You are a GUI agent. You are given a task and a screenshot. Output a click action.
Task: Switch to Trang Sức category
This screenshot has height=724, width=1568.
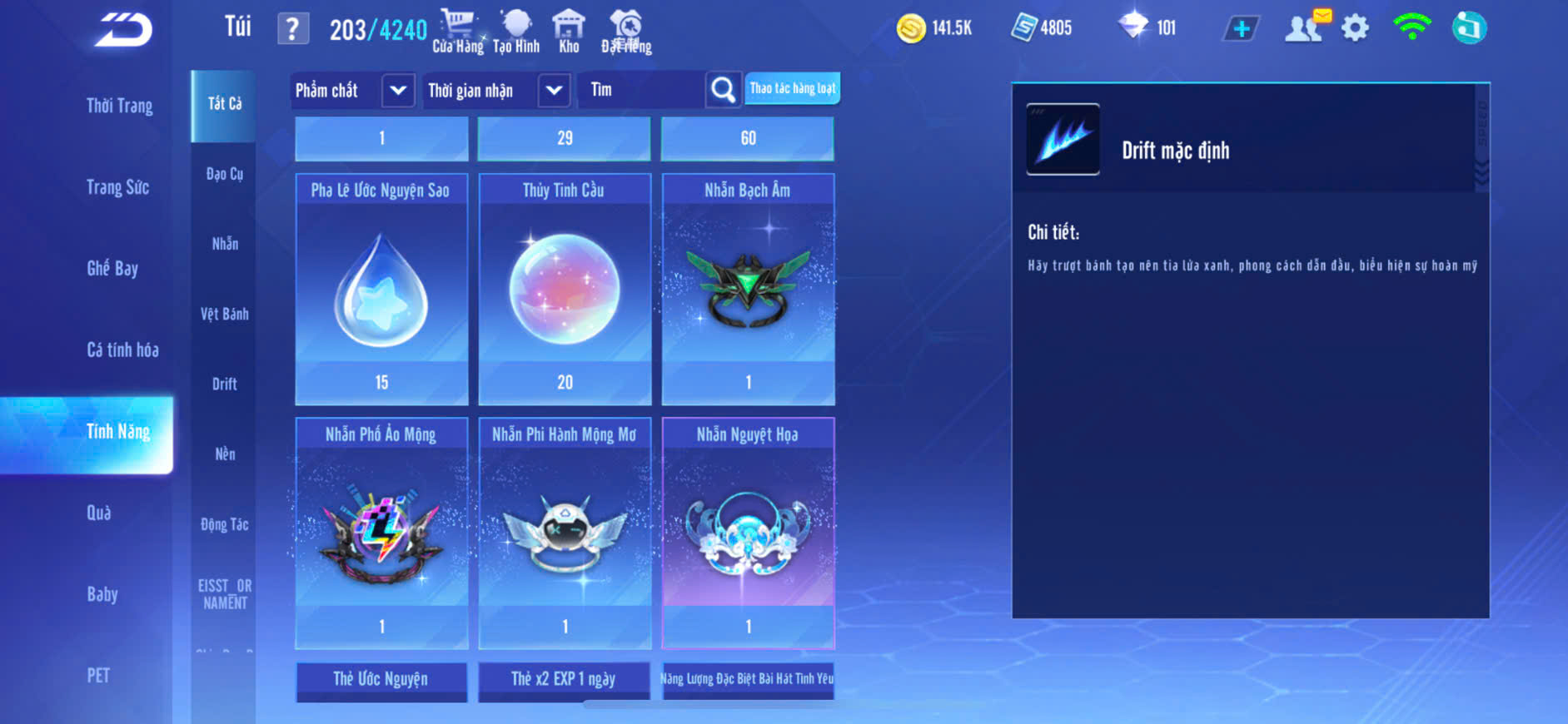117,187
